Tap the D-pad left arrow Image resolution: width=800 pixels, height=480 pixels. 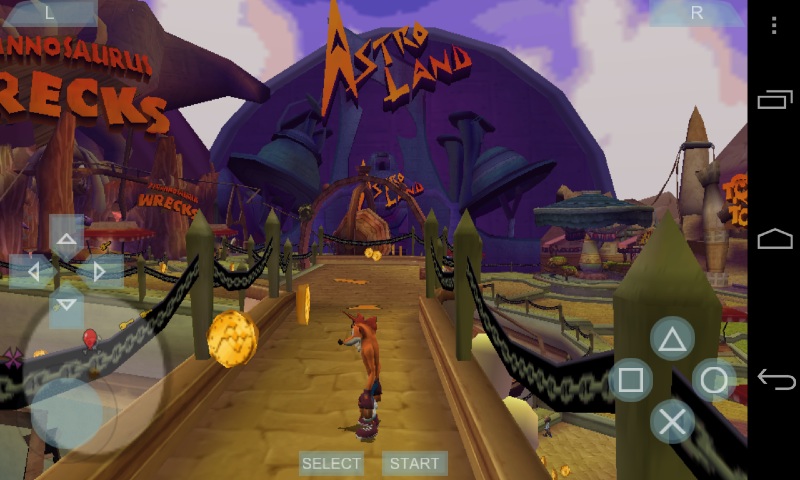point(34,271)
